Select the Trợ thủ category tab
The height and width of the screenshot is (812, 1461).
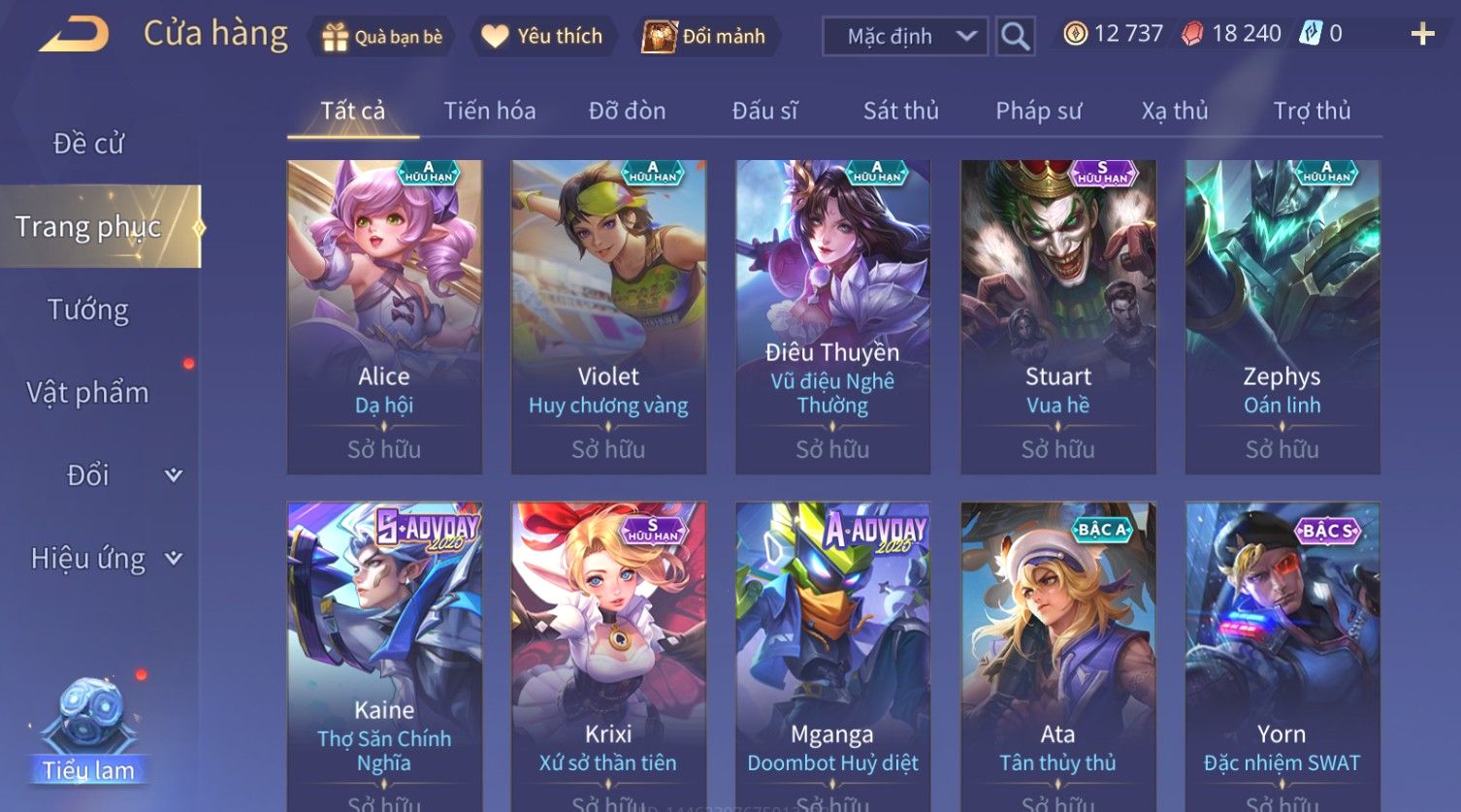[1312, 112]
